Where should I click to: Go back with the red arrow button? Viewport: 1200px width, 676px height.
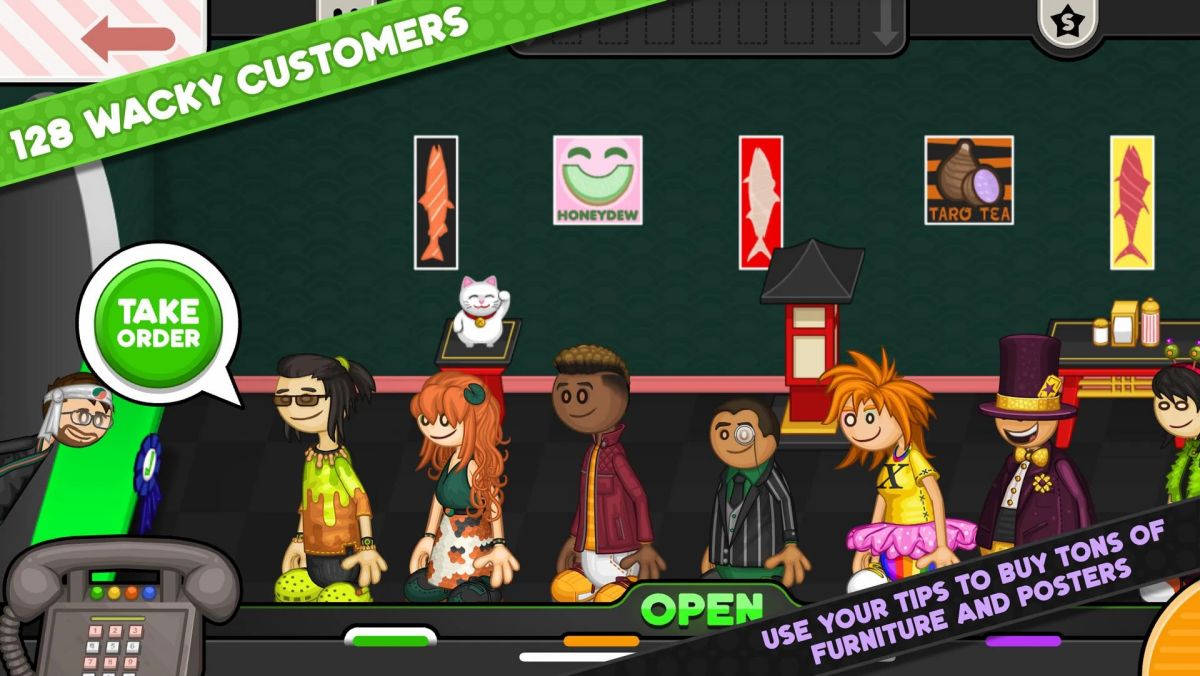[126, 37]
